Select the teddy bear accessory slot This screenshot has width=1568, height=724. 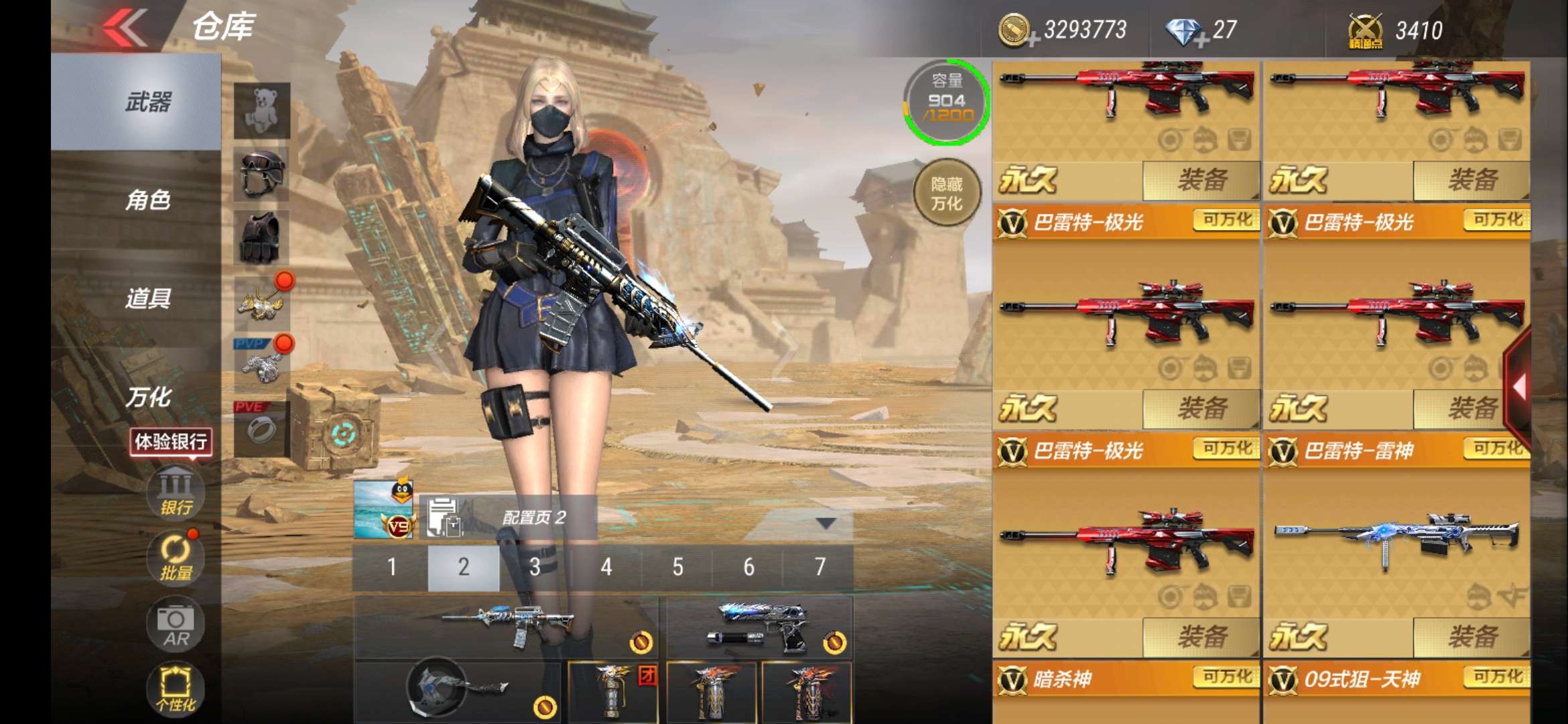pos(261,110)
